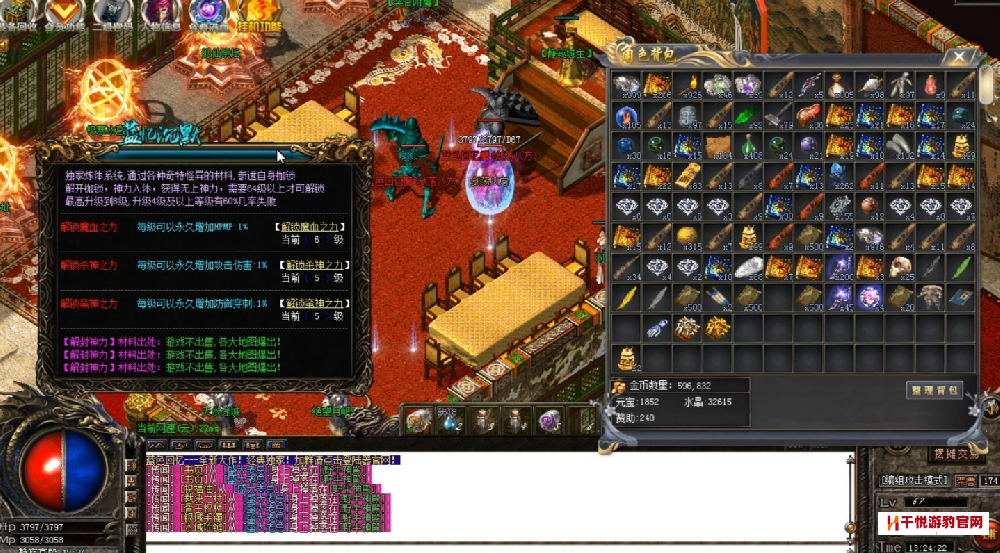Activate the 解锁杀神之力 unlock link
This screenshot has height=553, width=1000.
coord(313,265)
